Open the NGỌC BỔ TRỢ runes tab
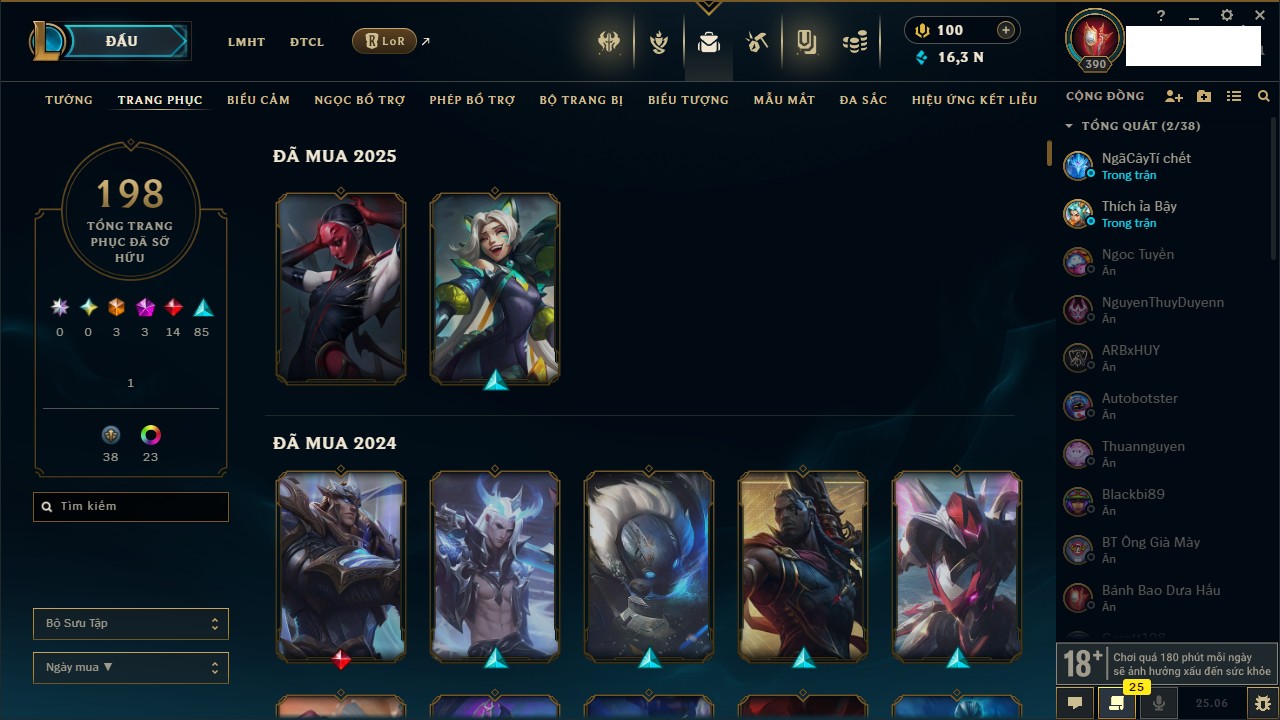 tap(359, 100)
